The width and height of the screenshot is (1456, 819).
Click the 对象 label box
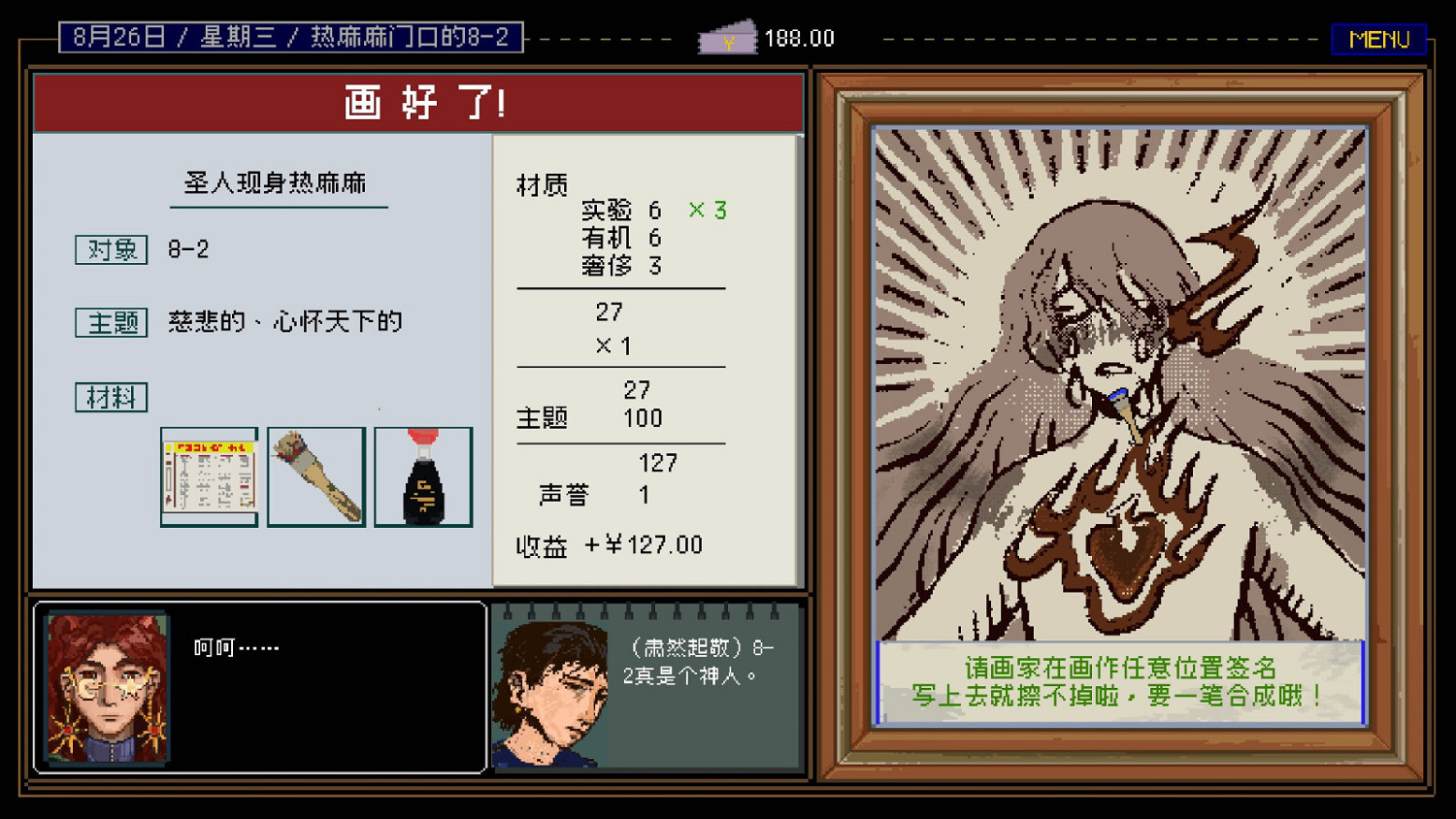coord(110,249)
